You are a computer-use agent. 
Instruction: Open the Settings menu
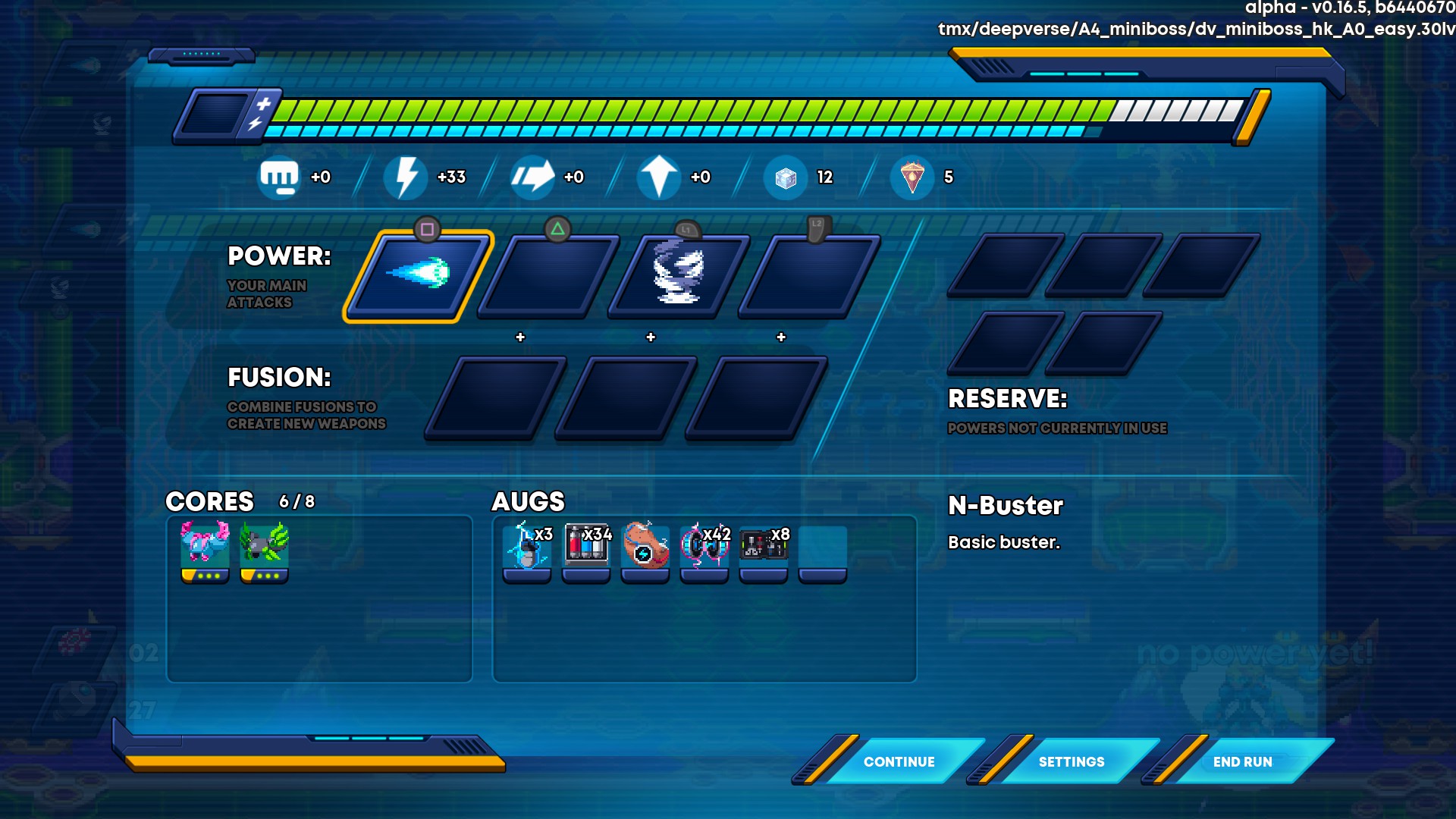pyautogui.click(x=1071, y=761)
